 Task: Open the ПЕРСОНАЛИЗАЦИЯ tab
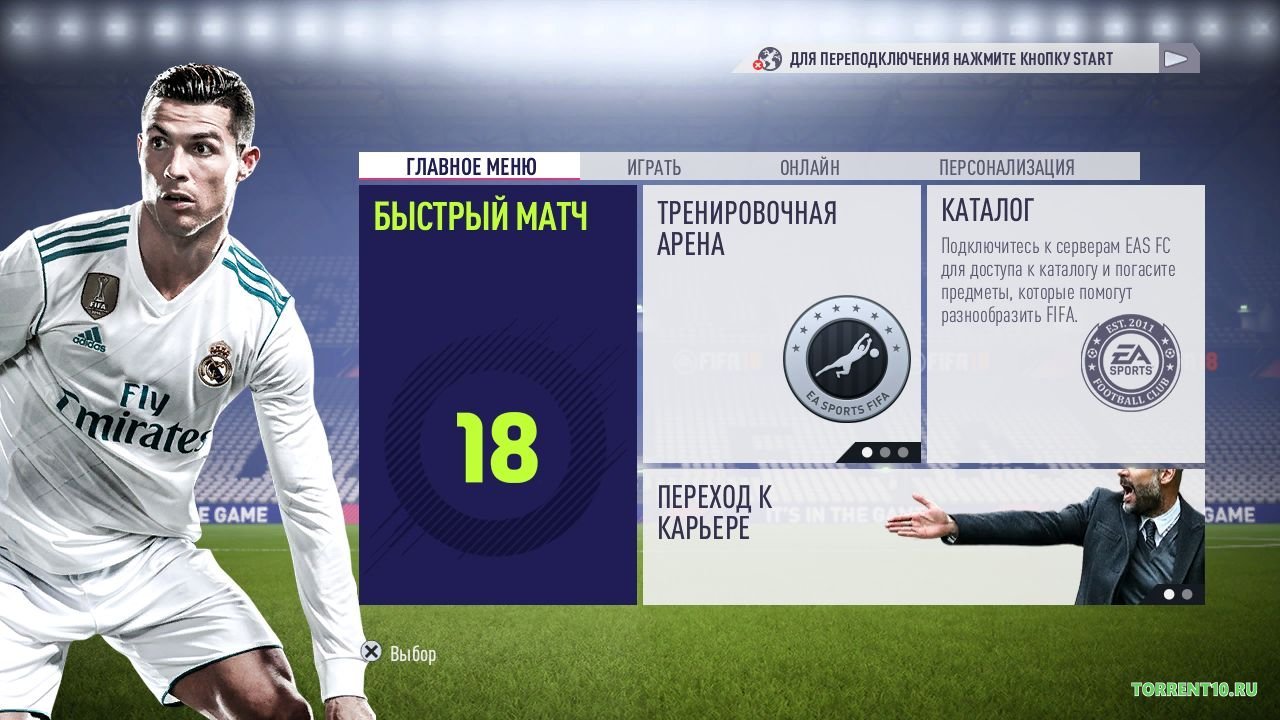tap(1005, 166)
